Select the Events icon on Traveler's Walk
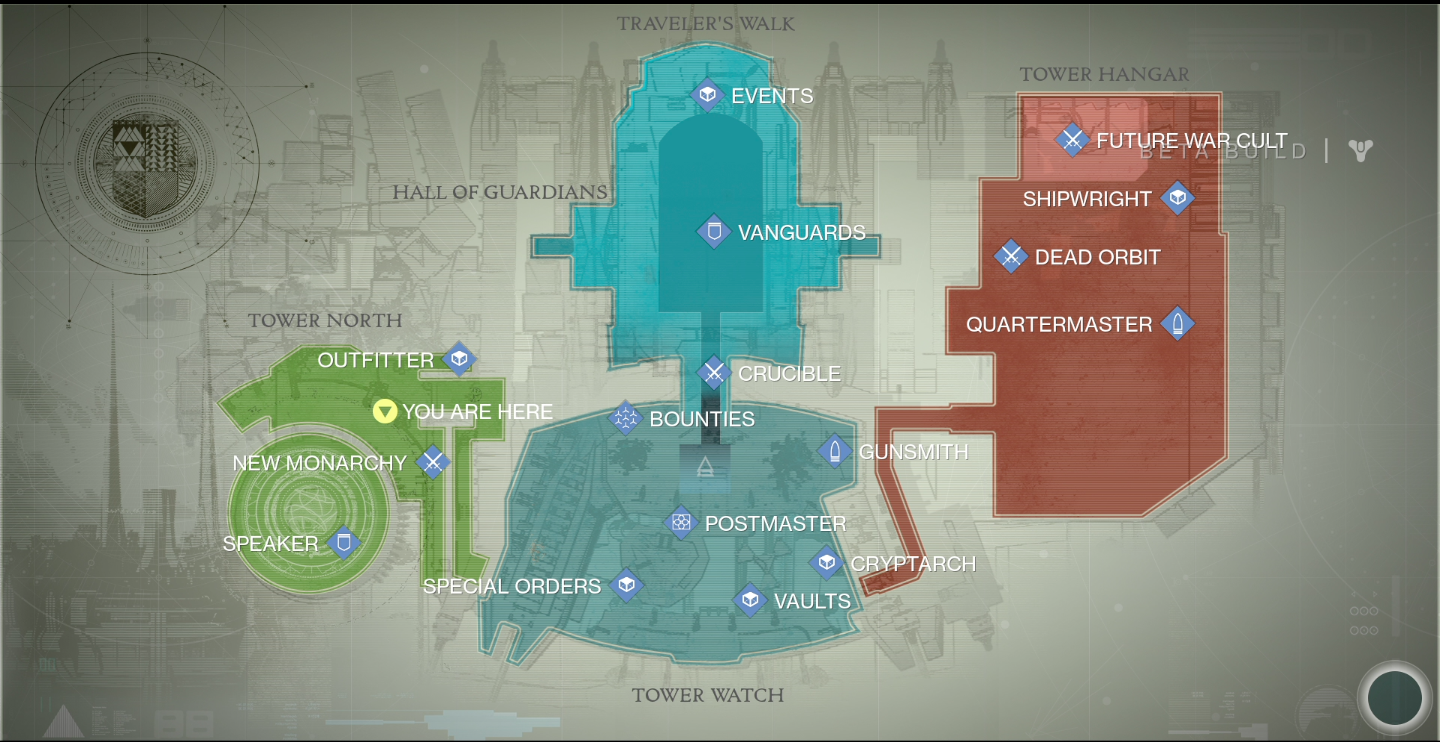Screen dimensions: 1440x742 708,95
